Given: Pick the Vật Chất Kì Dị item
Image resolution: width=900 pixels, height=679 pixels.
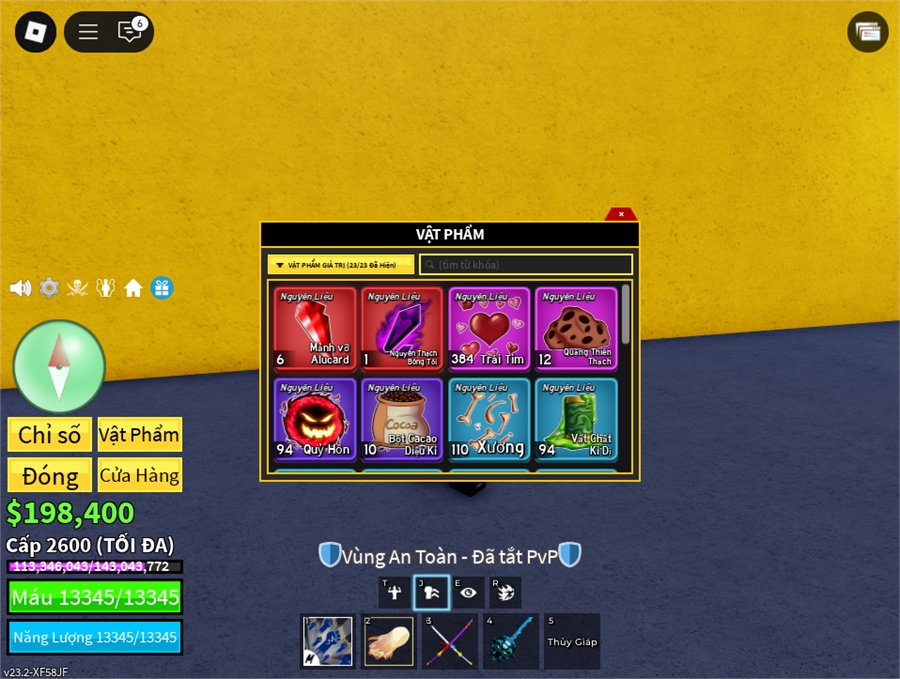Looking at the screenshot, I should click(575, 419).
